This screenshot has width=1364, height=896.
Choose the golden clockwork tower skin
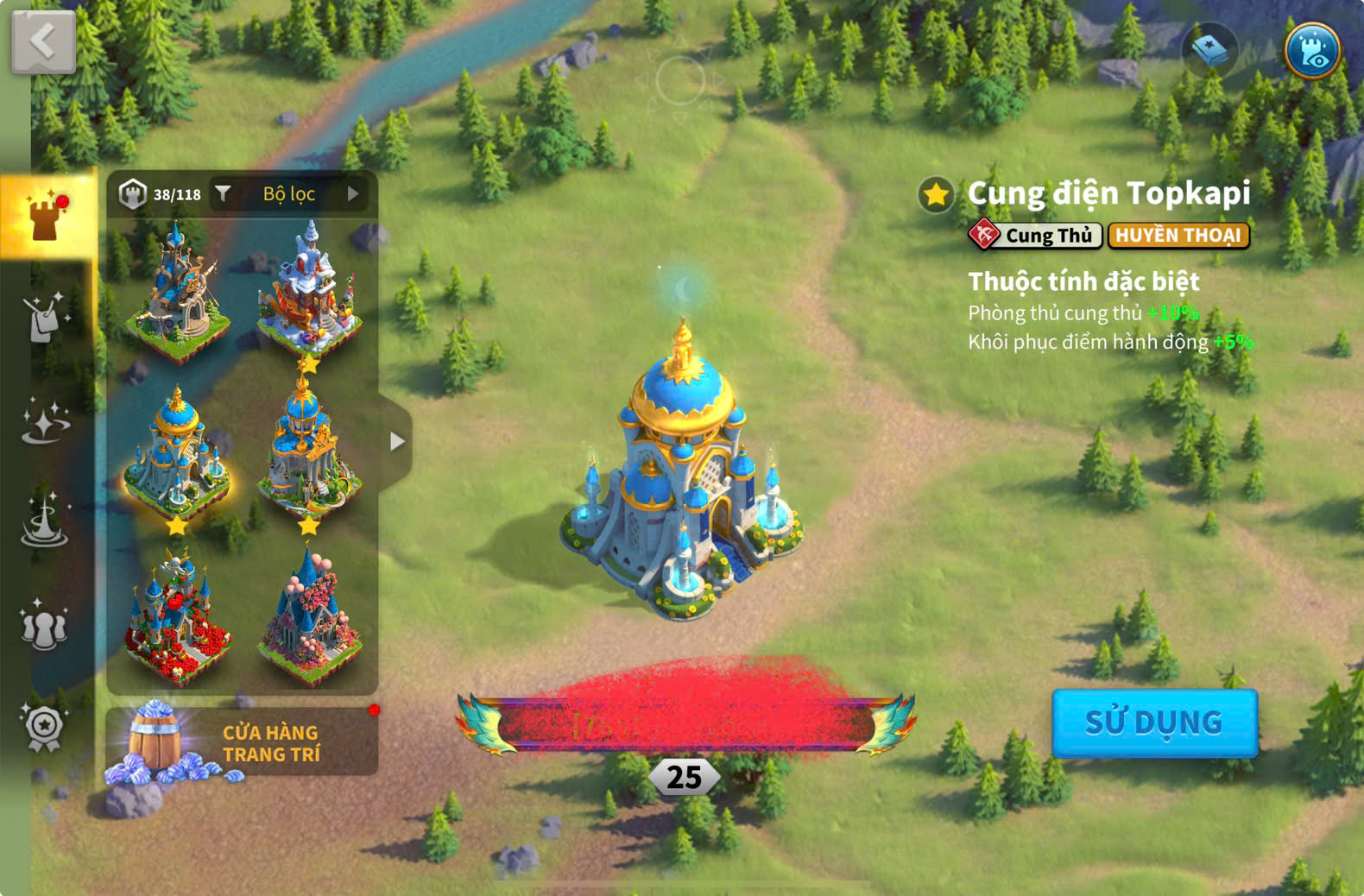pyautogui.click(x=177, y=289)
